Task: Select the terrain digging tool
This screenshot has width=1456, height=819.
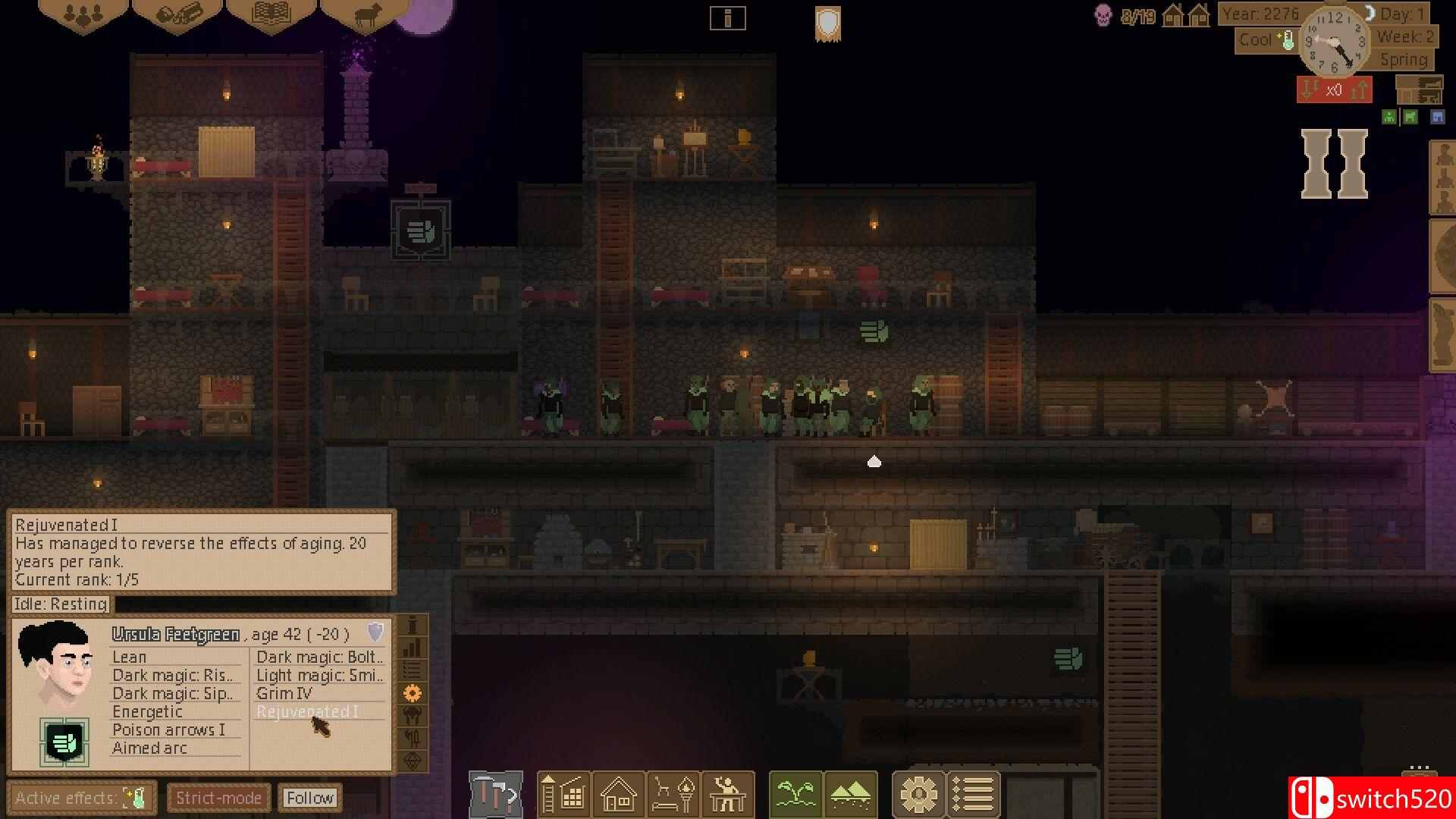Action: coord(852,795)
